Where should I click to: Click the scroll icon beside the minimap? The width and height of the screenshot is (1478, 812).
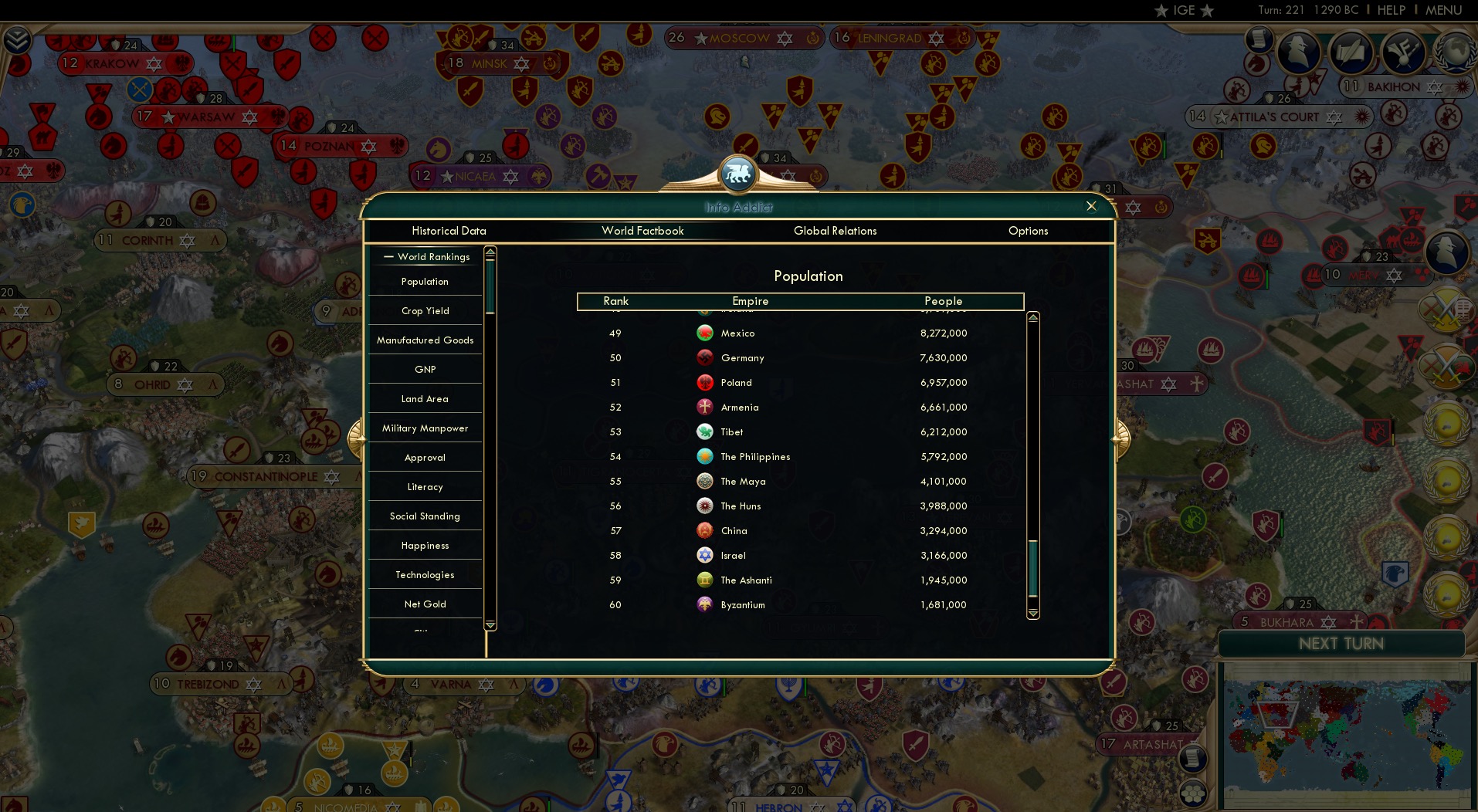1193,758
